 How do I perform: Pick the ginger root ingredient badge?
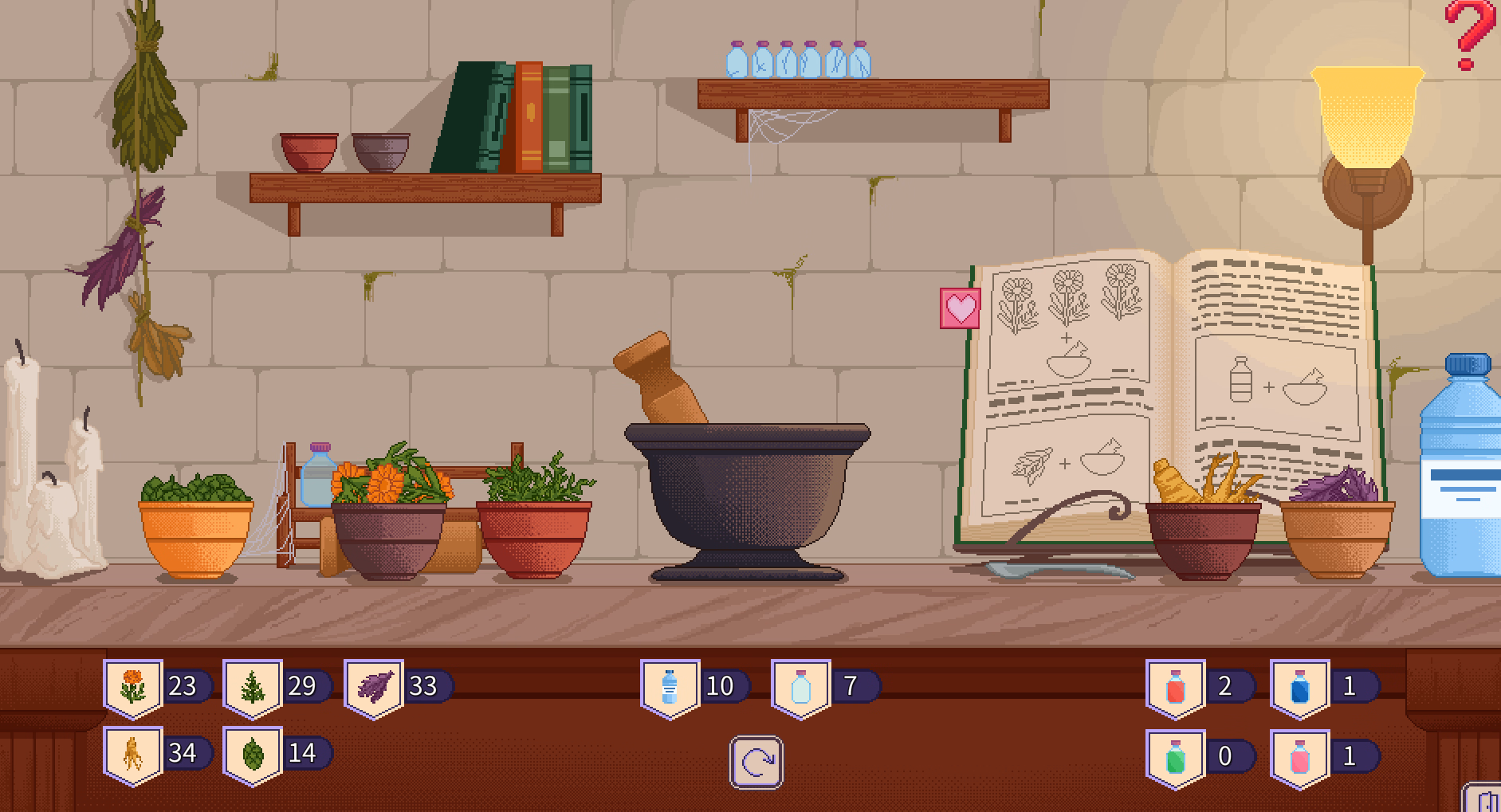point(133,754)
